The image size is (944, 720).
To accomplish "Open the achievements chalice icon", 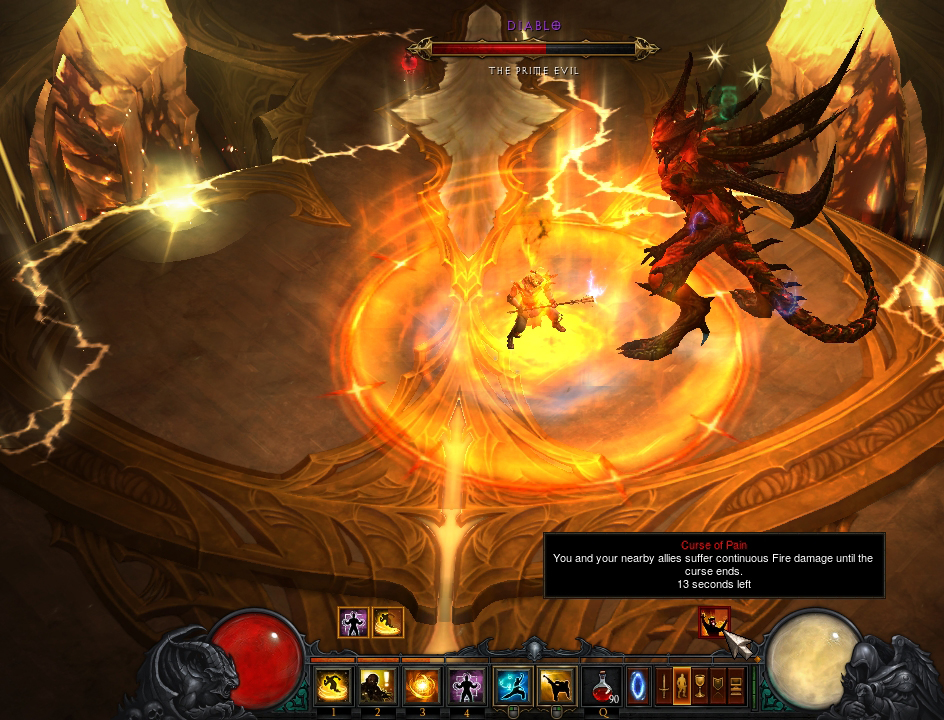I will 700,686.
